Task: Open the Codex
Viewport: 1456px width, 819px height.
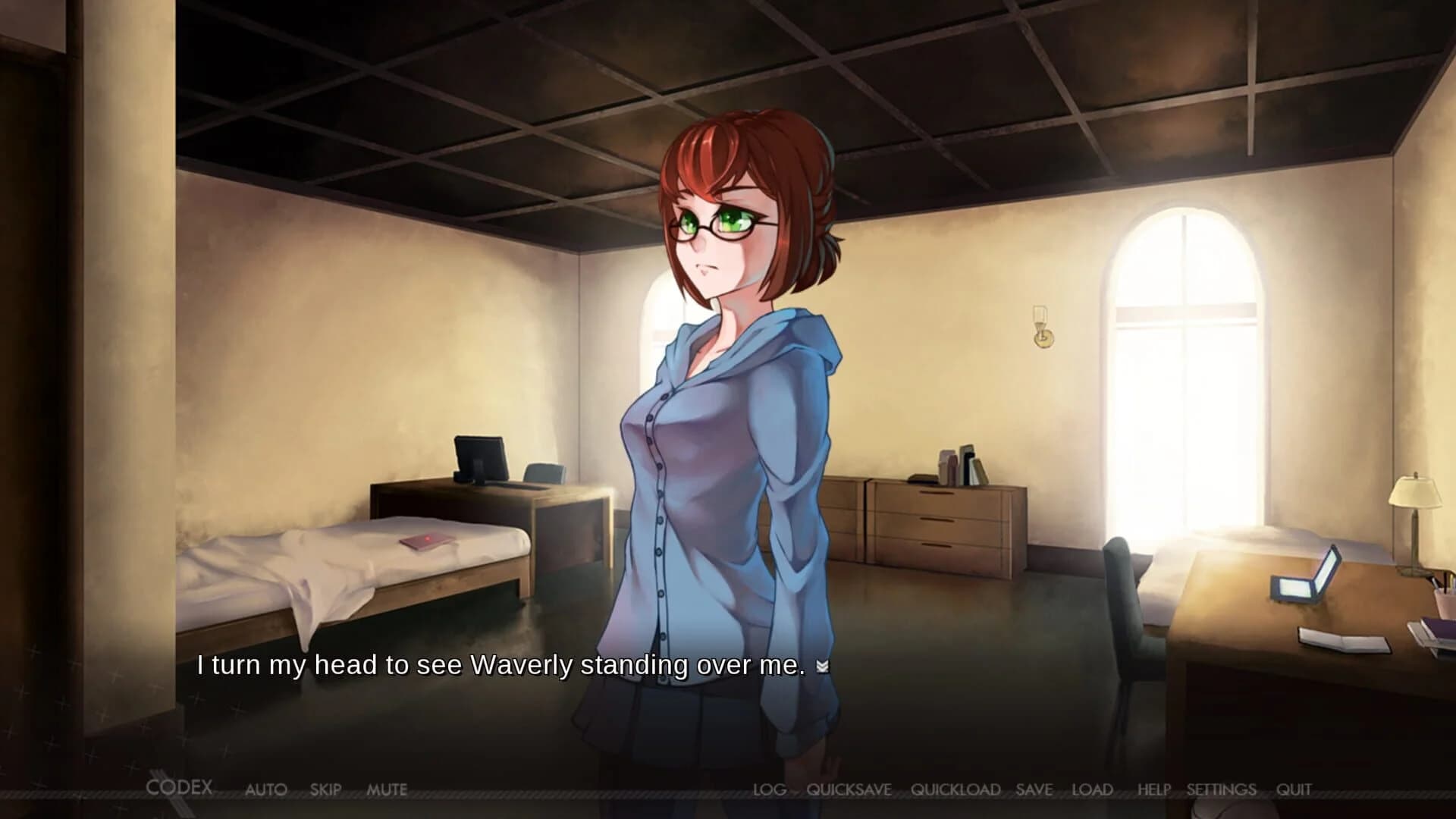Action: [x=181, y=788]
